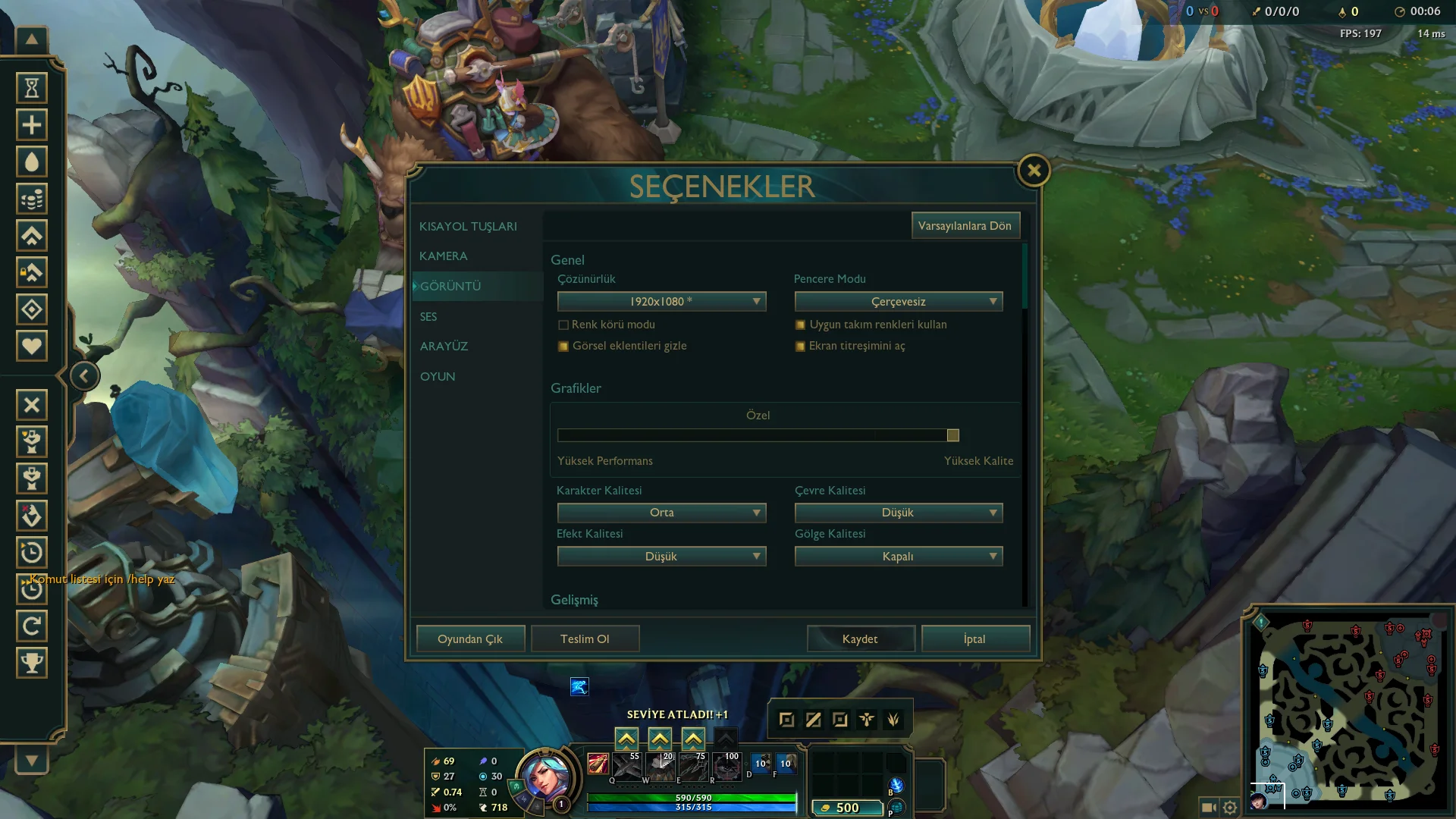The width and height of the screenshot is (1456, 819).
Task: Toggle Ekran titreşimini aç checkbox
Action: pyautogui.click(x=800, y=347)
